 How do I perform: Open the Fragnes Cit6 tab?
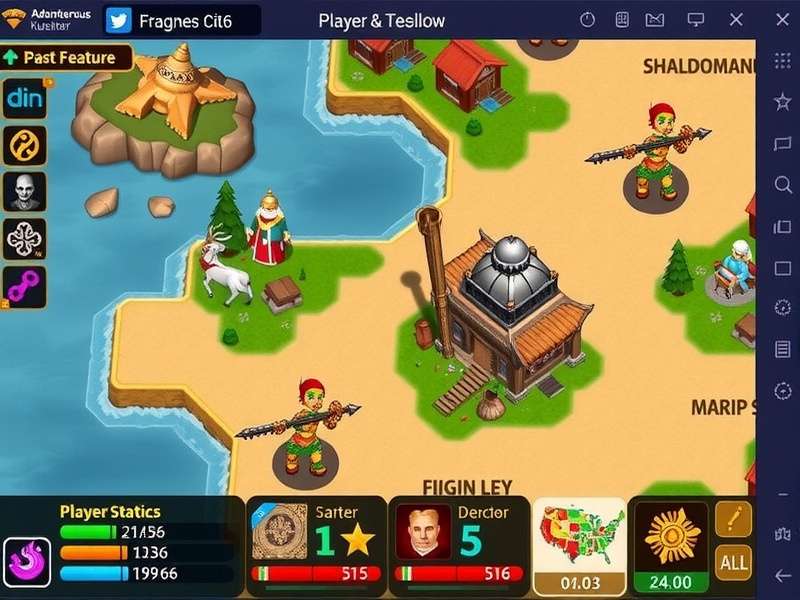tap(183, 20)
